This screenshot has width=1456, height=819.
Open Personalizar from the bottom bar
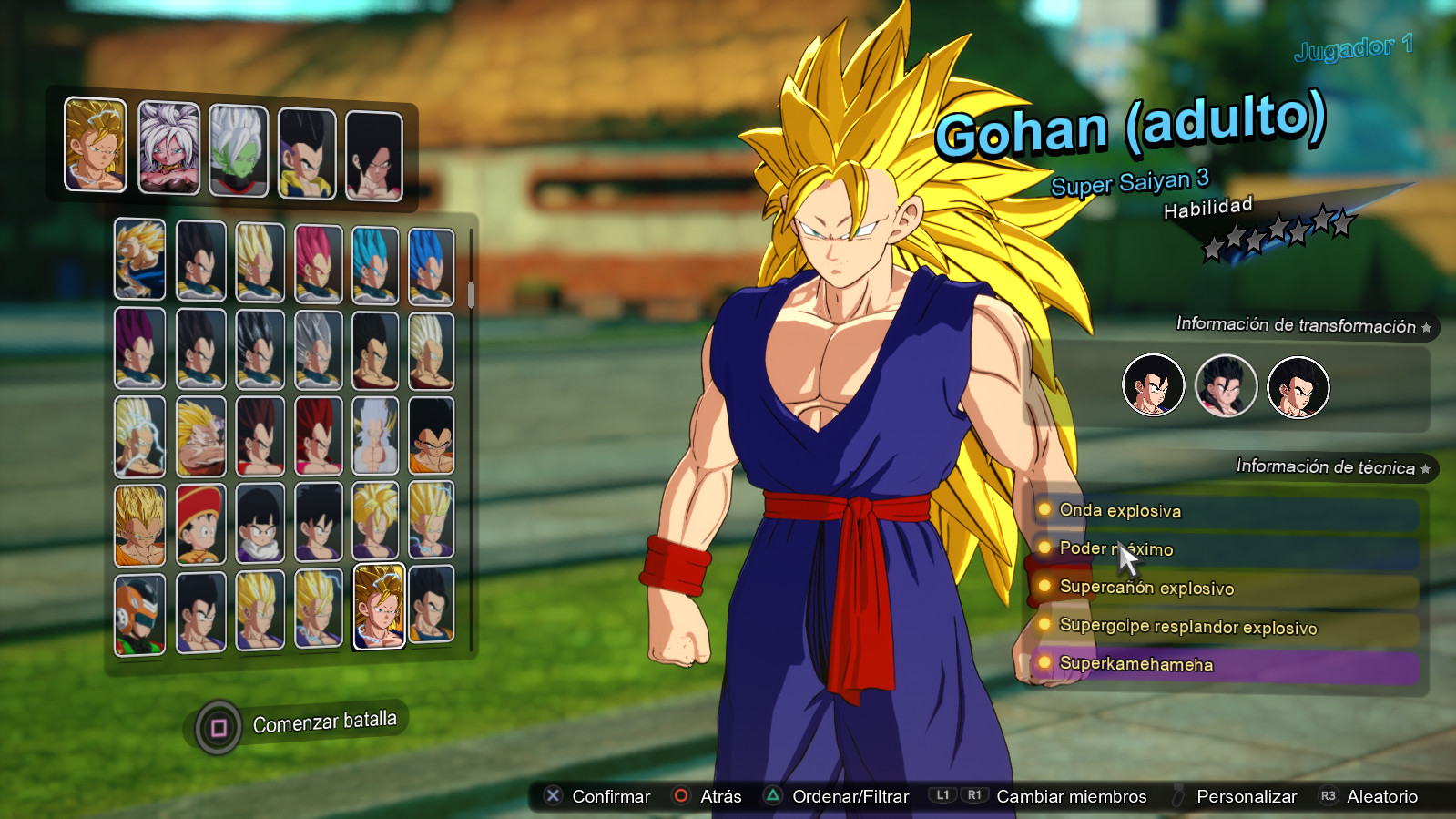pos(1247,796)
